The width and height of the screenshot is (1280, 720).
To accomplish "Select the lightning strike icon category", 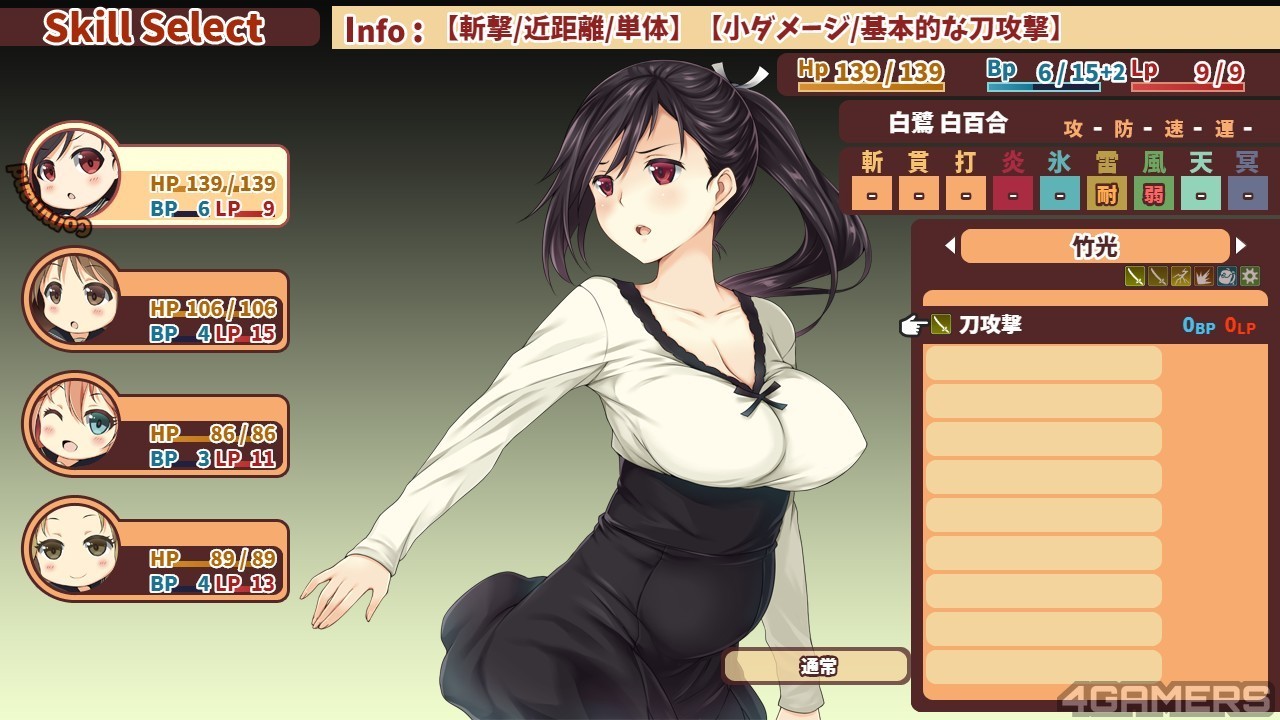I will [x=1181, y=276].
